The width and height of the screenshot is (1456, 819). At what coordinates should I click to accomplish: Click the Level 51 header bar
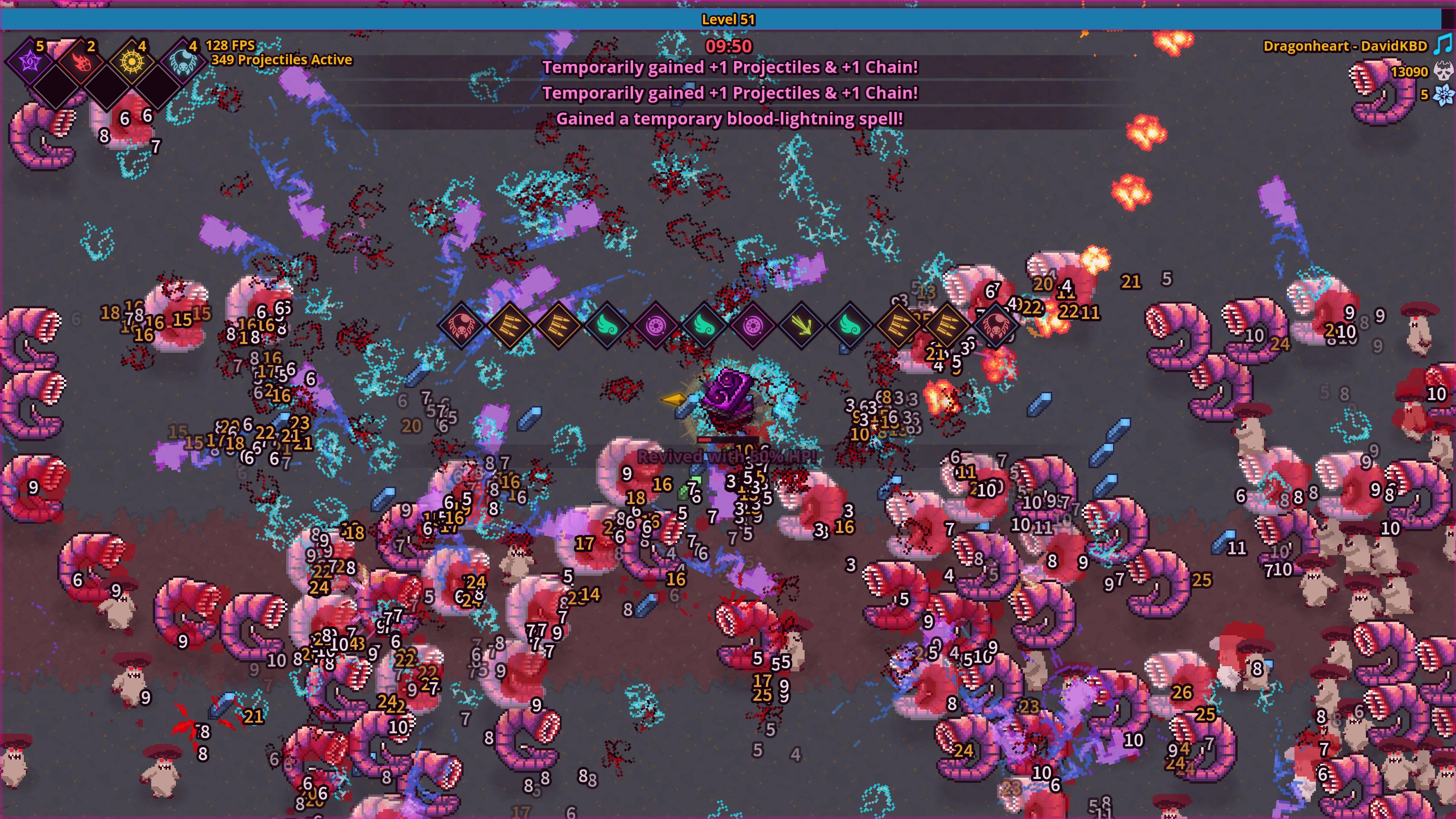728,19
